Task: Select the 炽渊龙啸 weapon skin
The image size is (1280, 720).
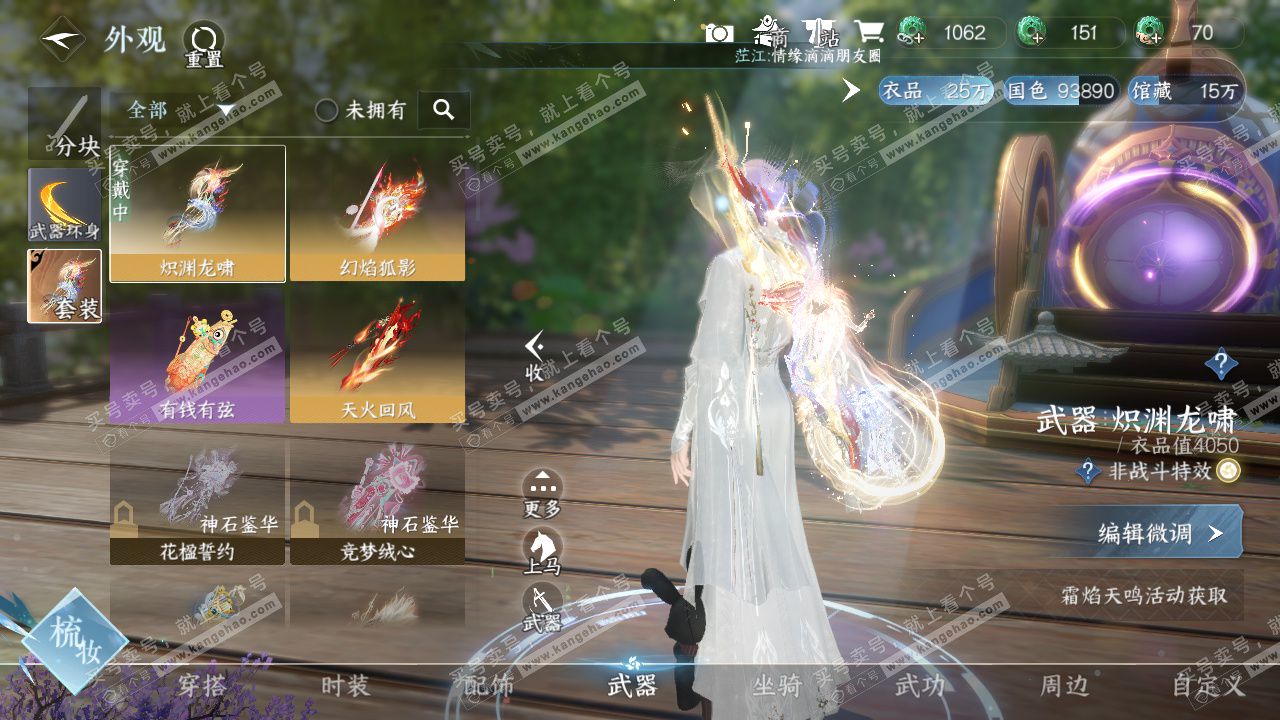Action: [x=197, y=213]
